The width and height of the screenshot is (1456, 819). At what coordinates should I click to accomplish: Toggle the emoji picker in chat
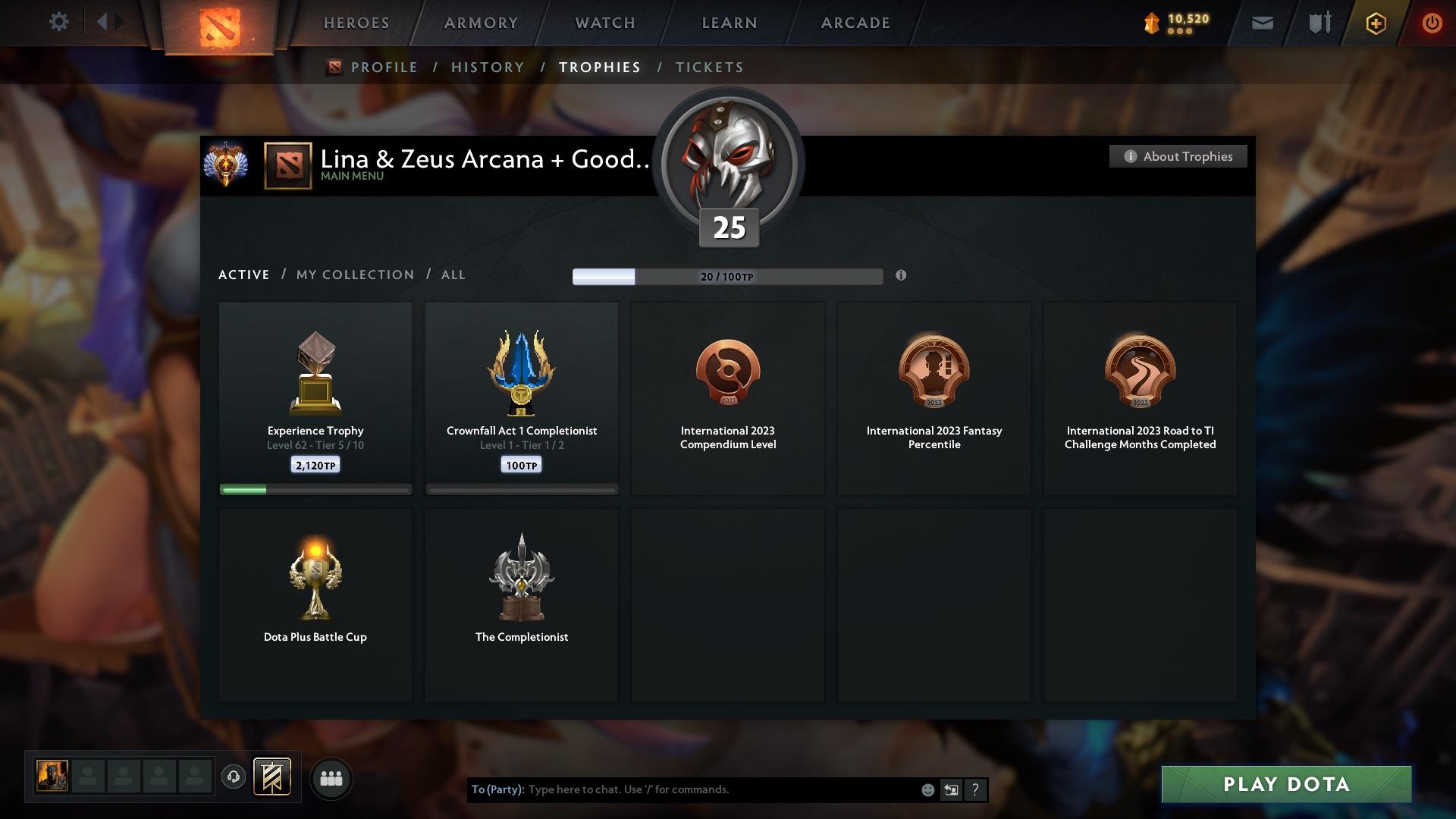pos(927,789)
